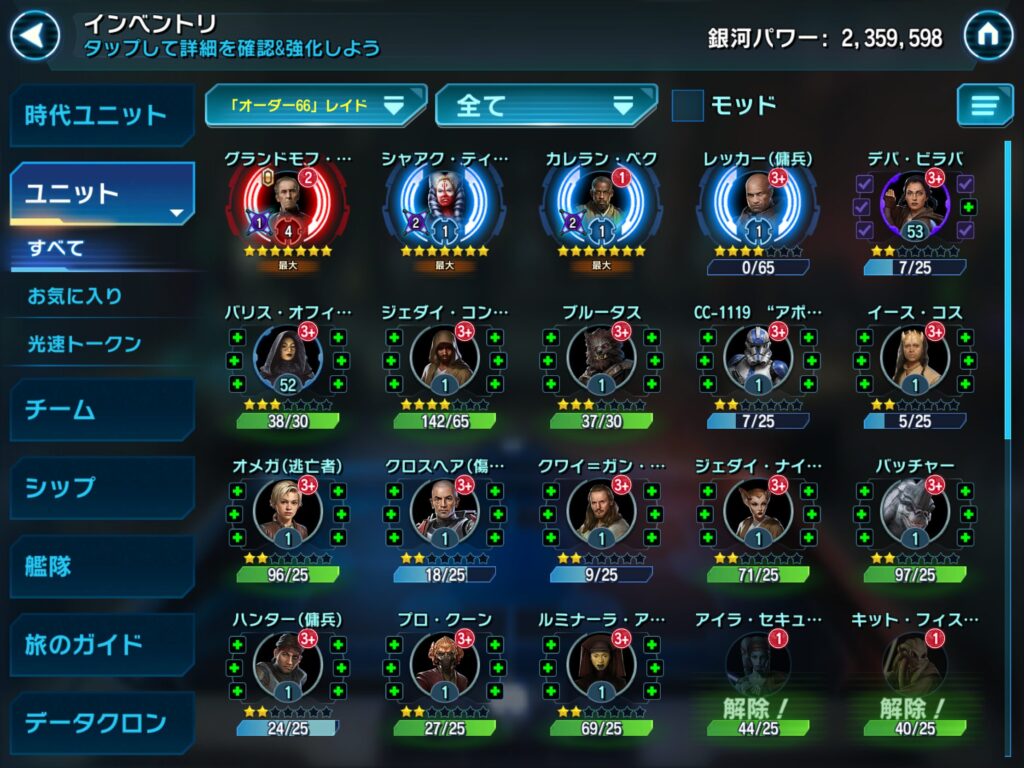Select the グランドモフ unit portrait
Viewport: 1024px width, 768px height.
pyautogui.click(x=288, y=207)
